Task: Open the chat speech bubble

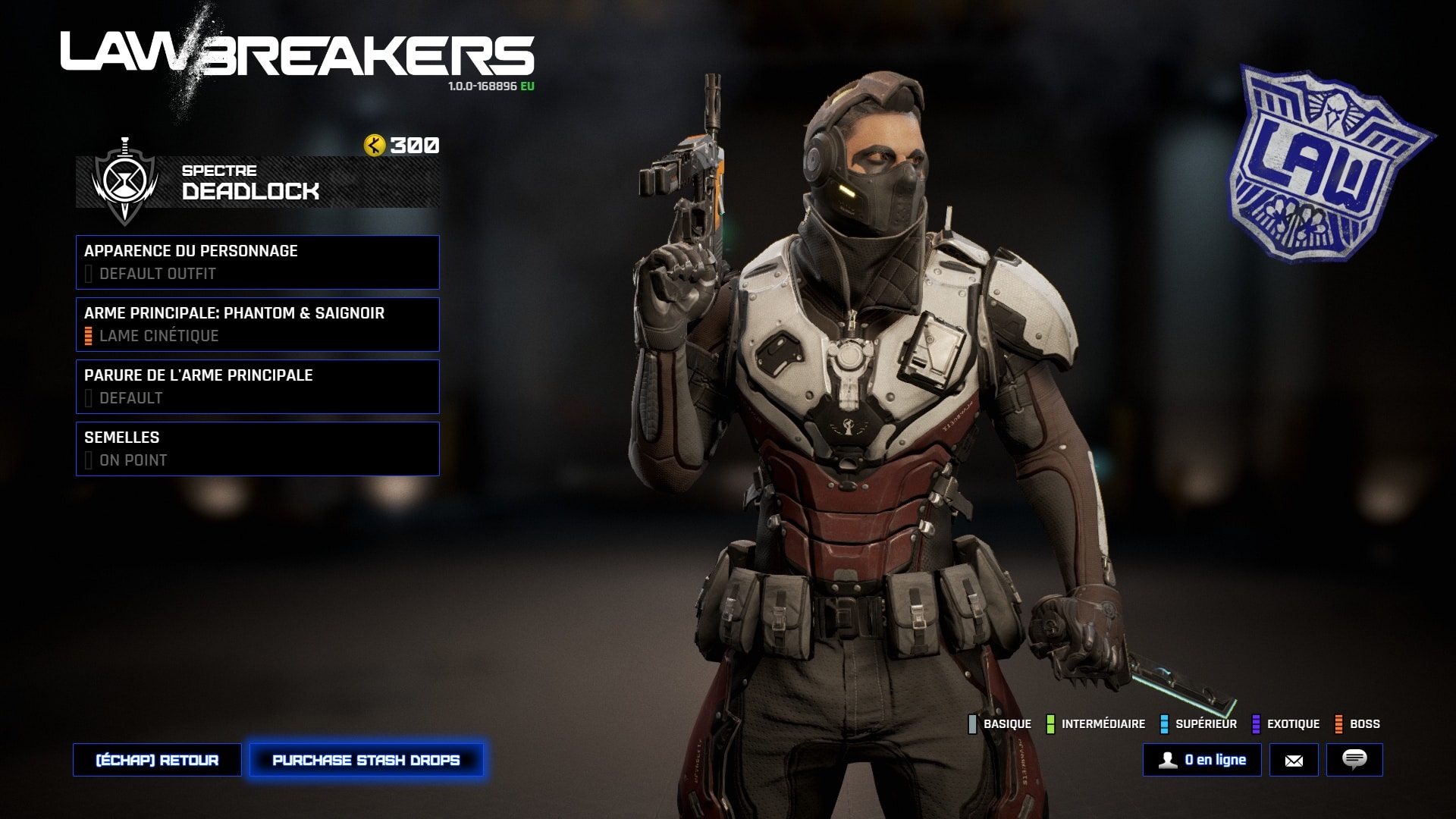Action: (x=1354, y=760)
